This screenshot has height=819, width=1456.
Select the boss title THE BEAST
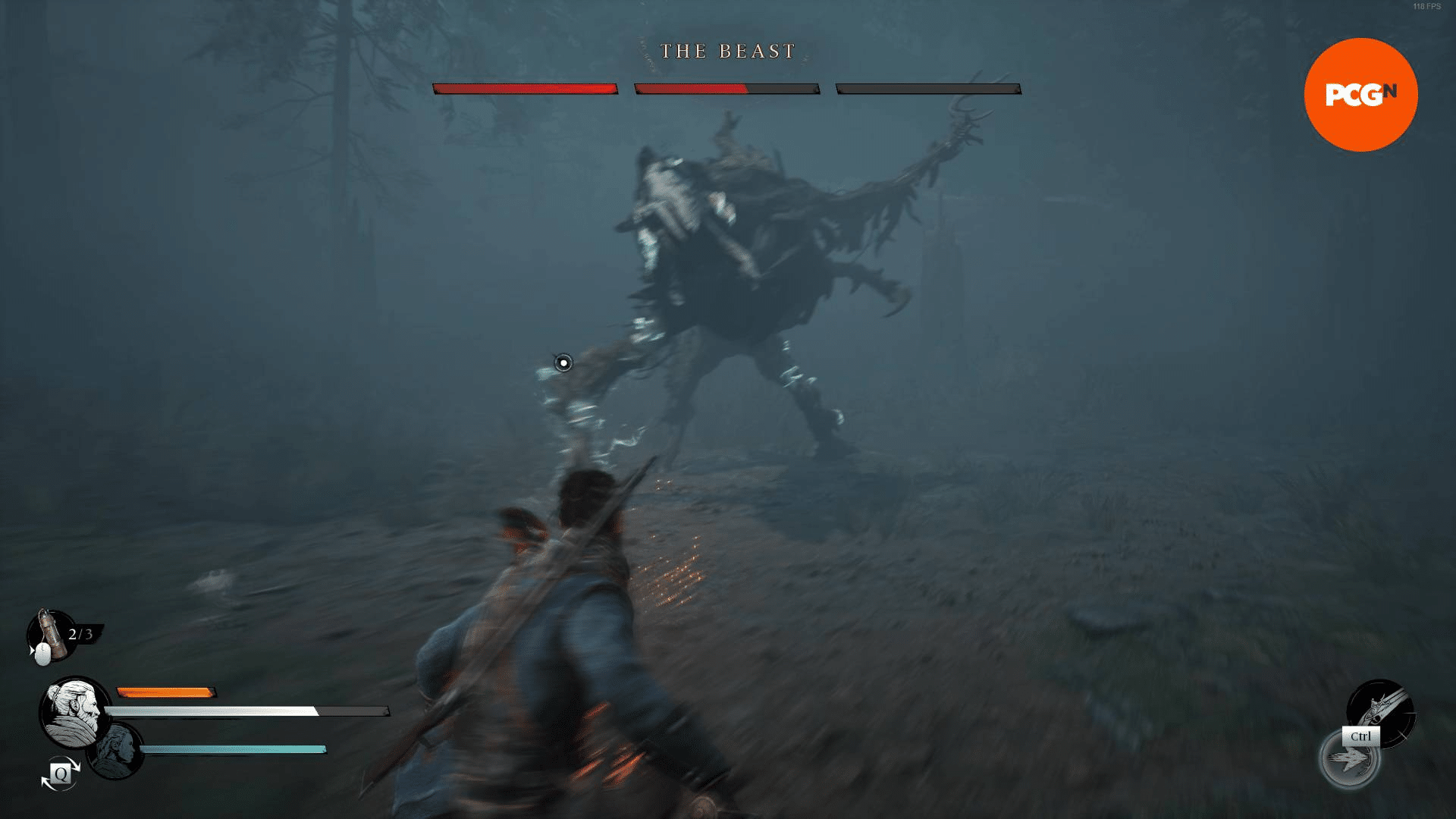coord(727,51)
